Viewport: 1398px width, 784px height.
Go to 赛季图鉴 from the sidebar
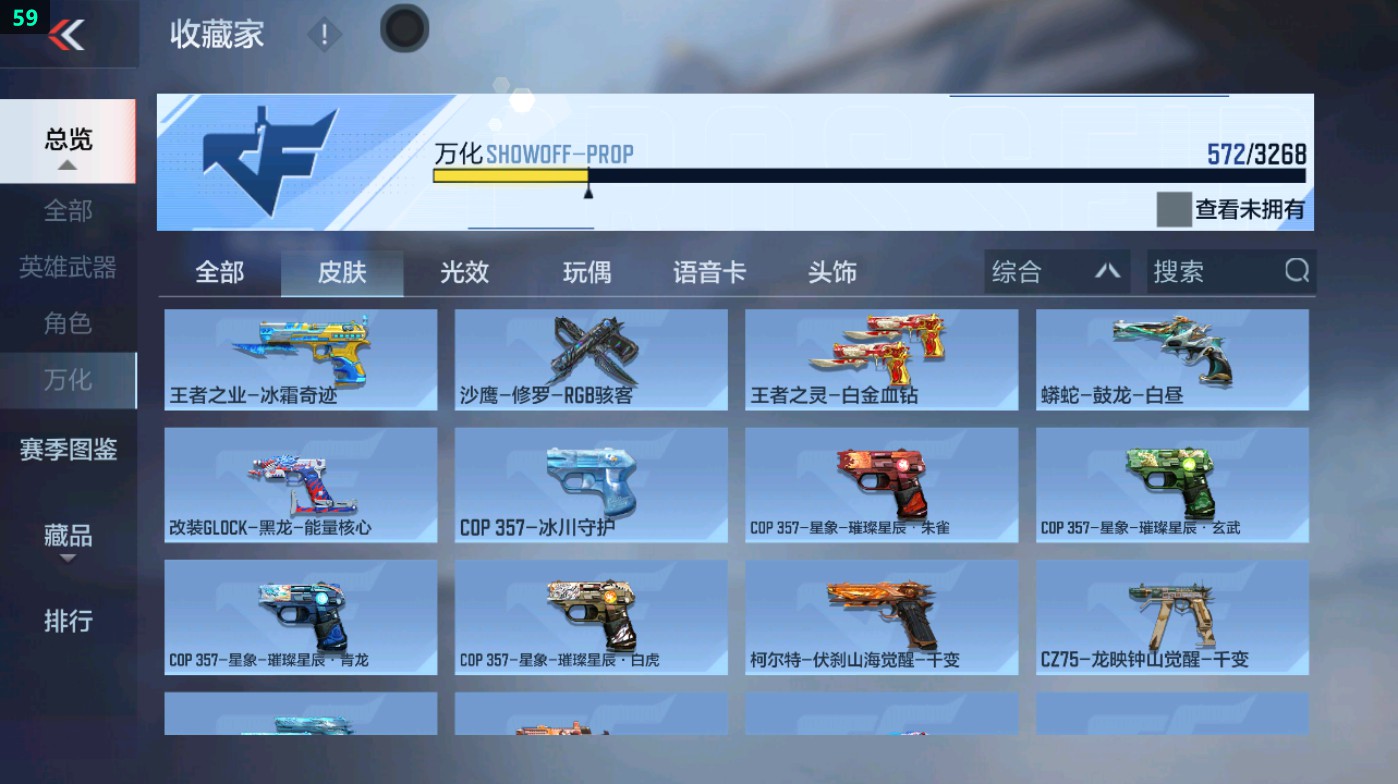tap(66, 451)
